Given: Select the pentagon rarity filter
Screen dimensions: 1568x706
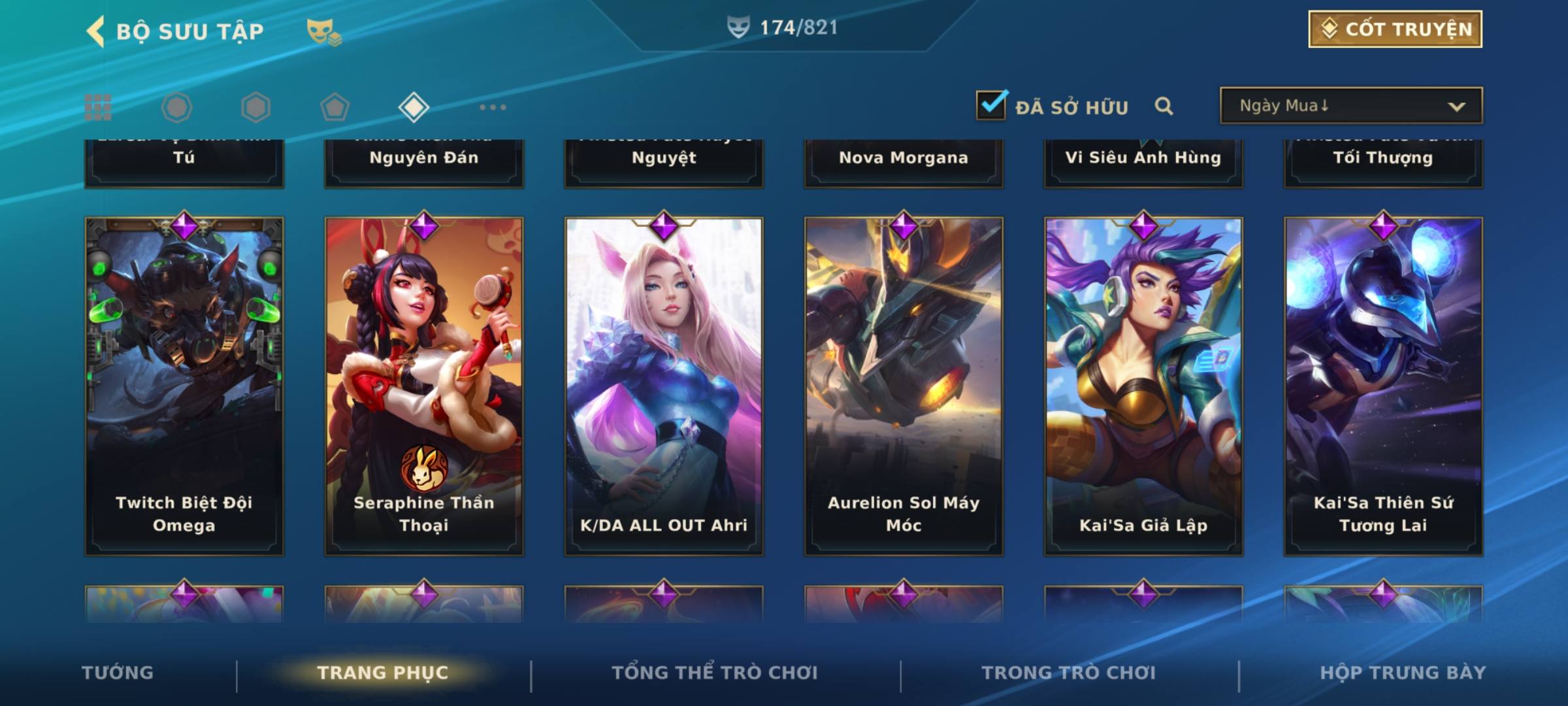Looking at the screenshot, I should [x=335, y=107].
